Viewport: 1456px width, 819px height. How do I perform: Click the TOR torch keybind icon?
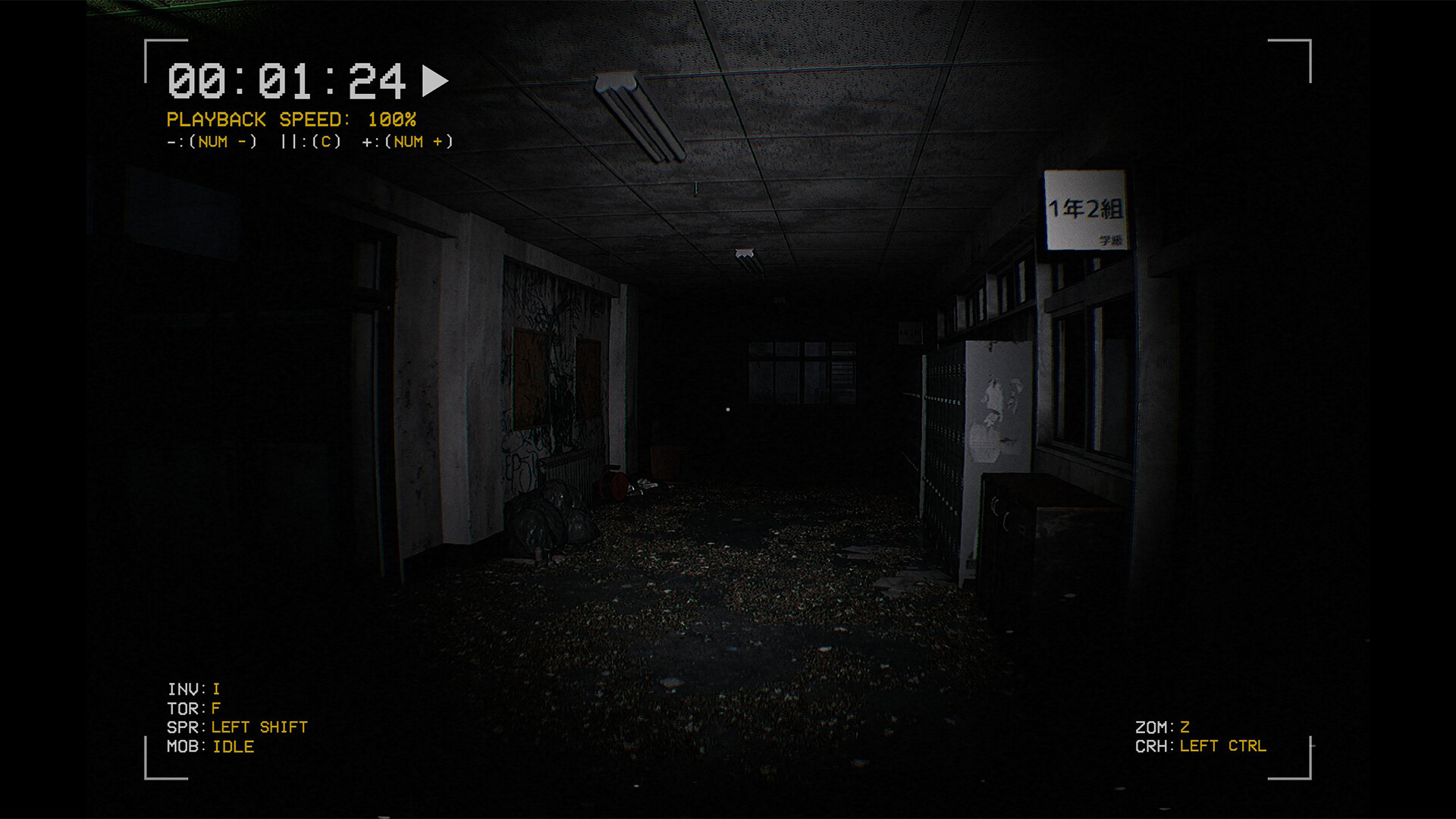192,708
